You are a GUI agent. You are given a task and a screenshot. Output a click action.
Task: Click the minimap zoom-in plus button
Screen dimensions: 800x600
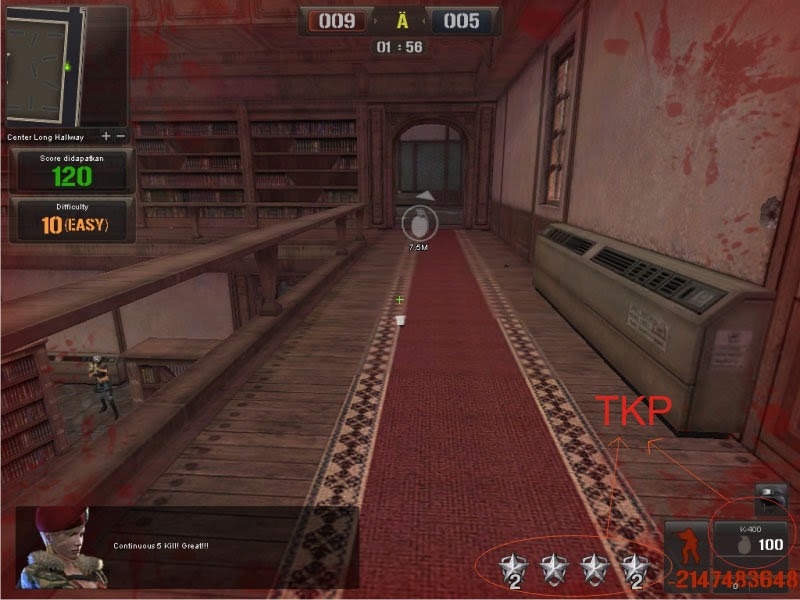[106, 136]
